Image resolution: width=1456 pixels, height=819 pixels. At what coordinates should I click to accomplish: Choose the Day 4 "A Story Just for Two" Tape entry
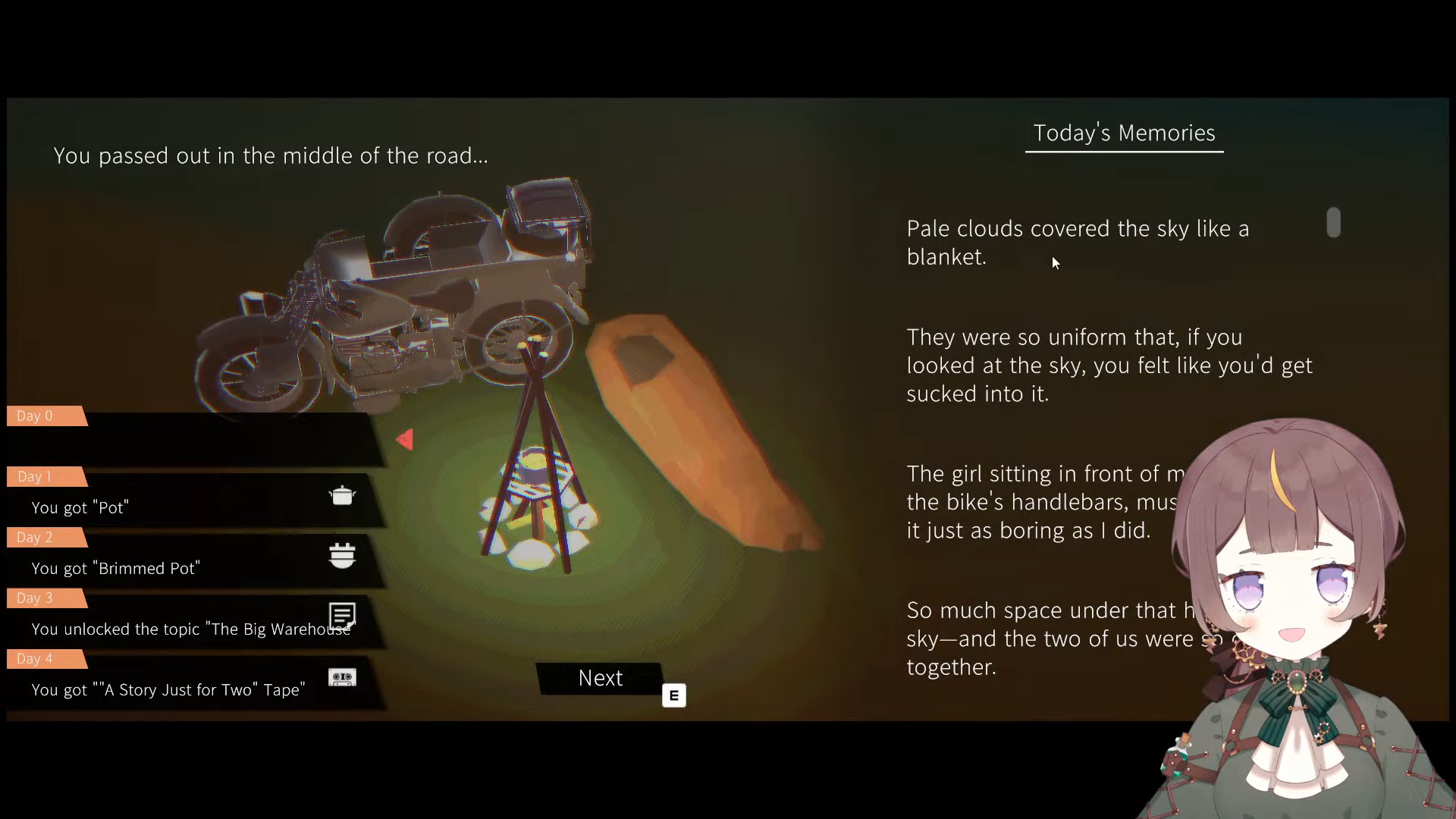pyautogui.click(x=190, y=689)
